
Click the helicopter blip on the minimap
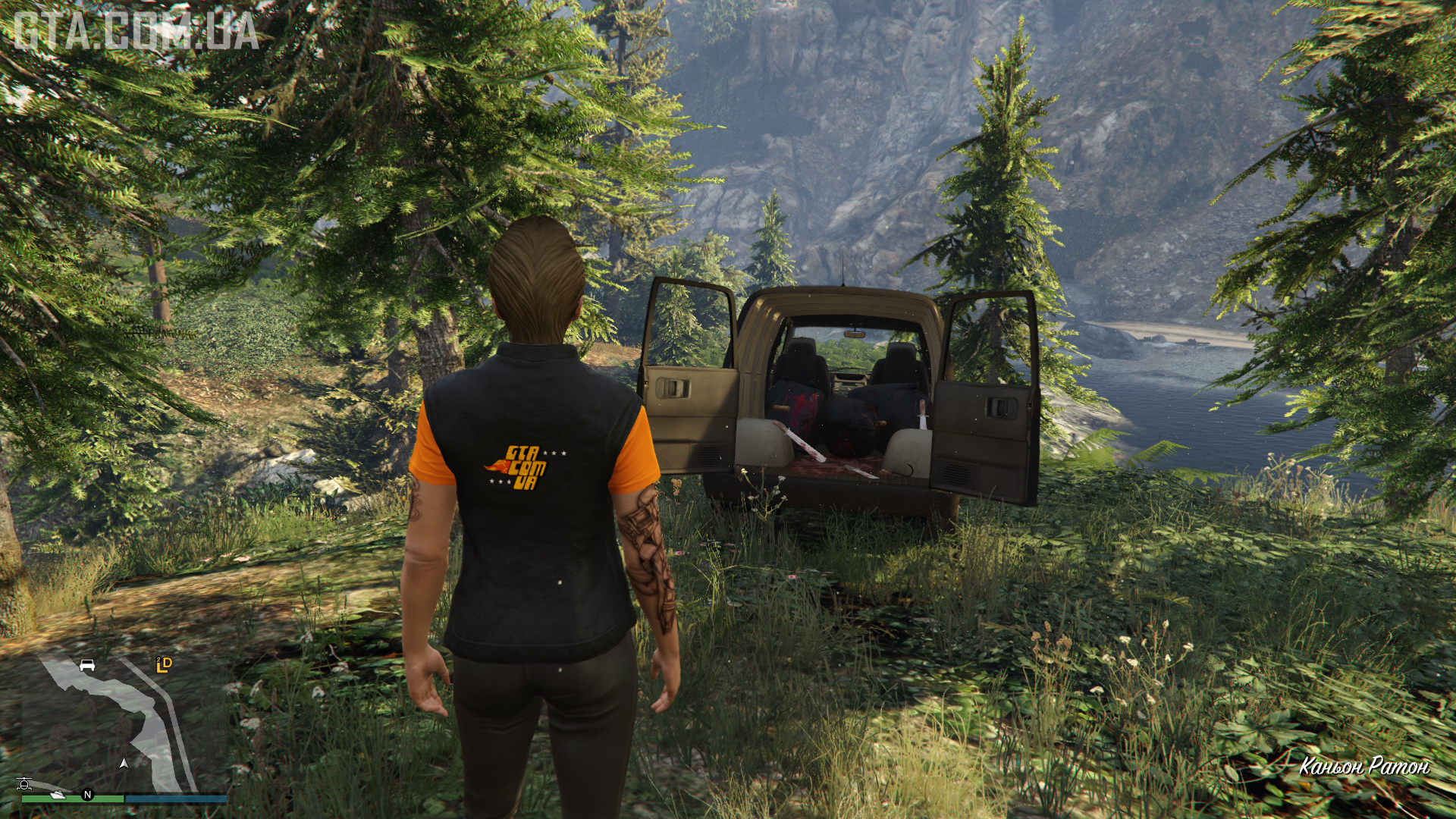click(x=24, y=784)
